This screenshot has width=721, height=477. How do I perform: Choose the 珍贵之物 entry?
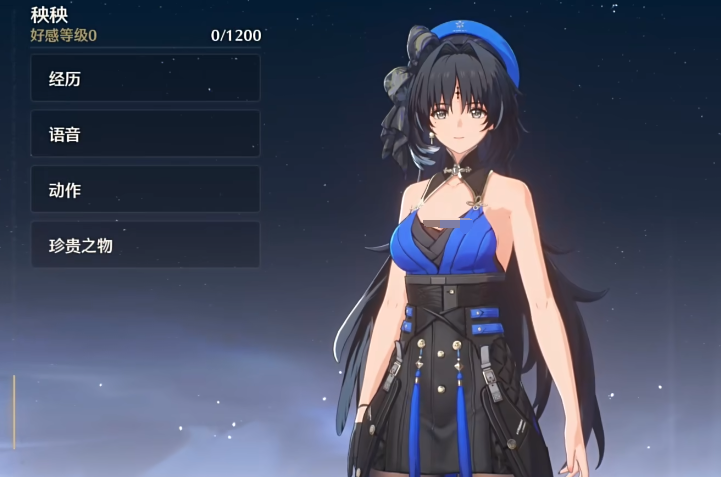[x=145, y=245]
